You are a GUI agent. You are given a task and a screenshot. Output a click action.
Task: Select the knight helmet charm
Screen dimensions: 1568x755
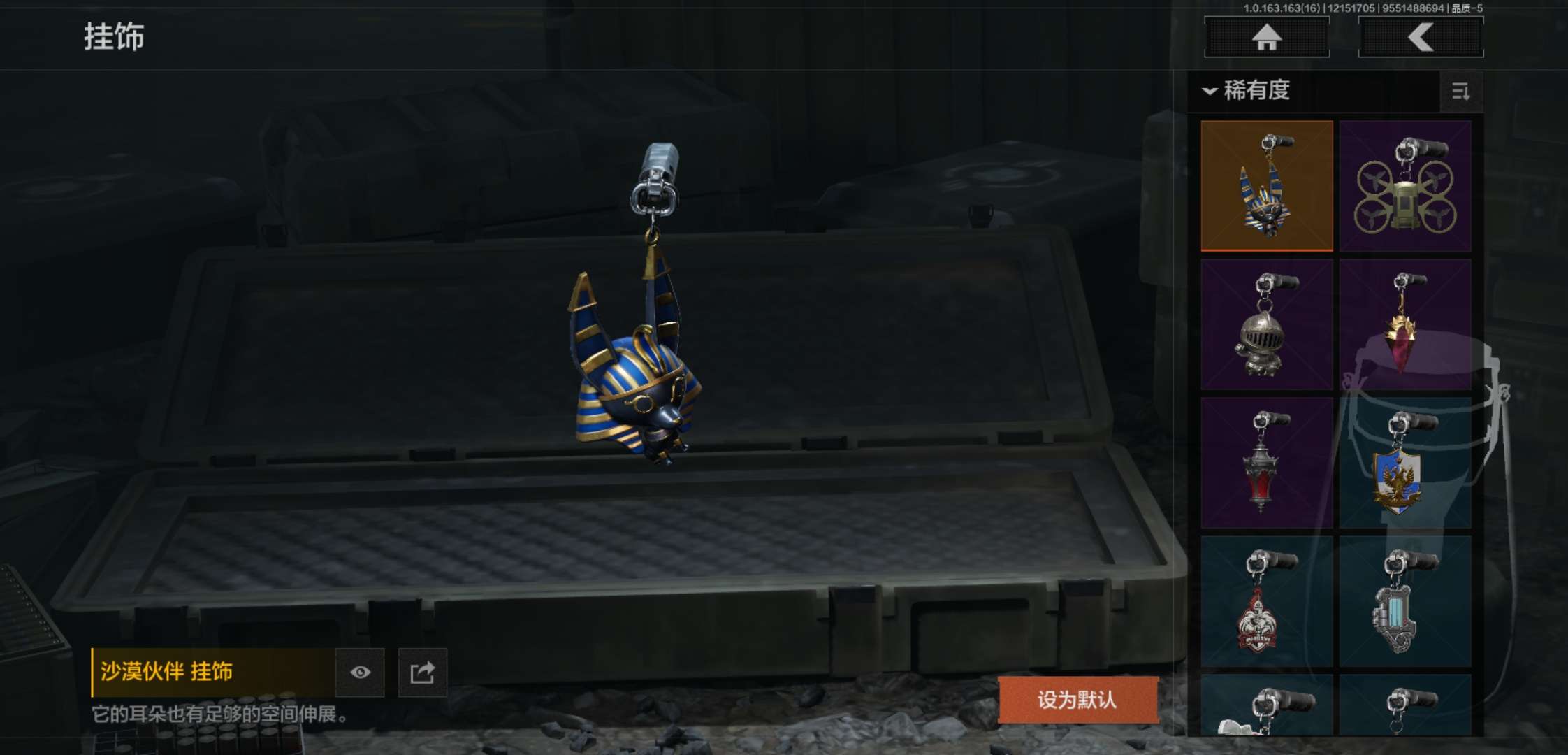(1267, 324)
